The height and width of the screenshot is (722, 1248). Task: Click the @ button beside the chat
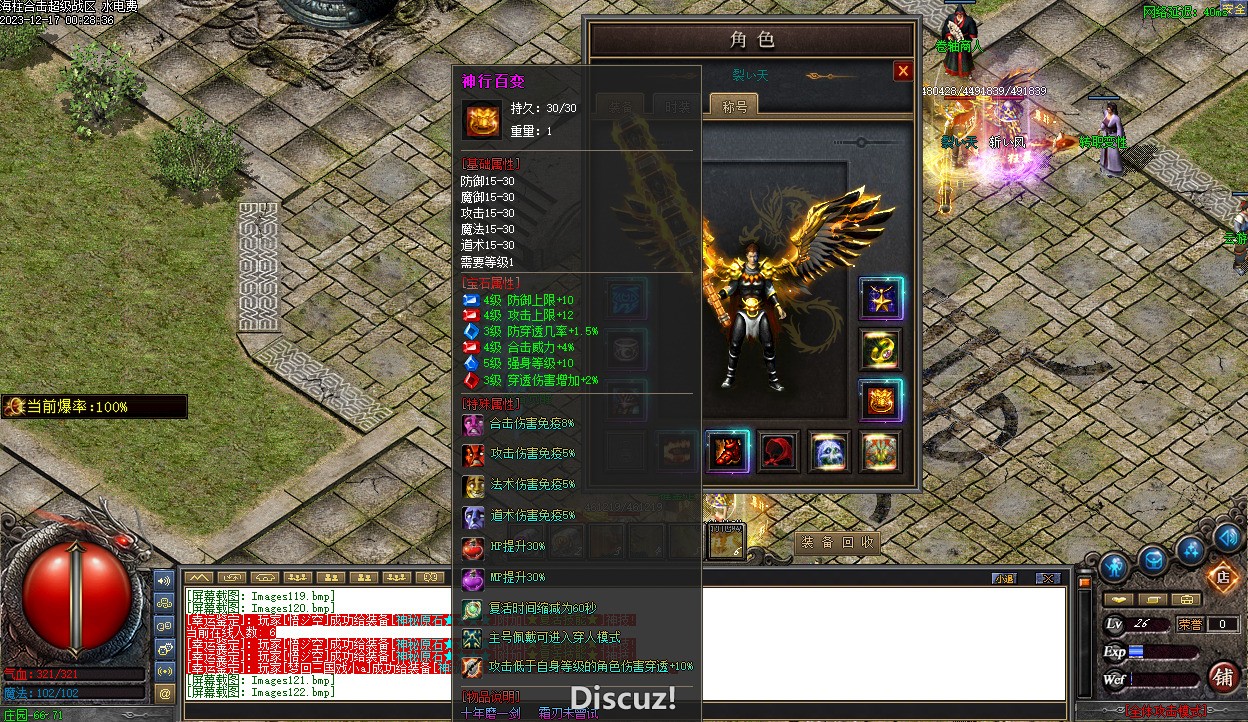pyautogui.click(x=165, y=692)
